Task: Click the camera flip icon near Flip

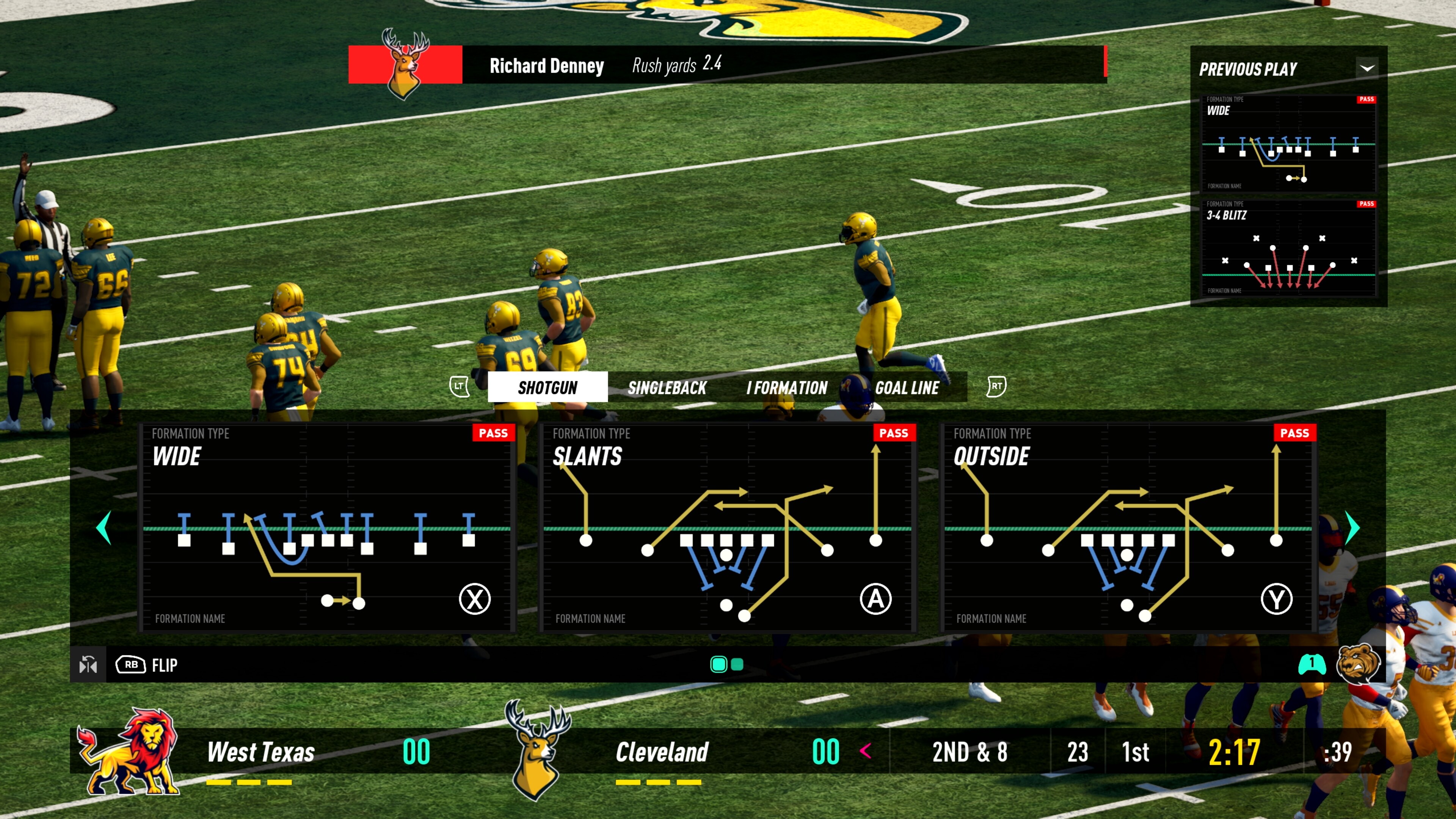Action: [x=89, y=665]
